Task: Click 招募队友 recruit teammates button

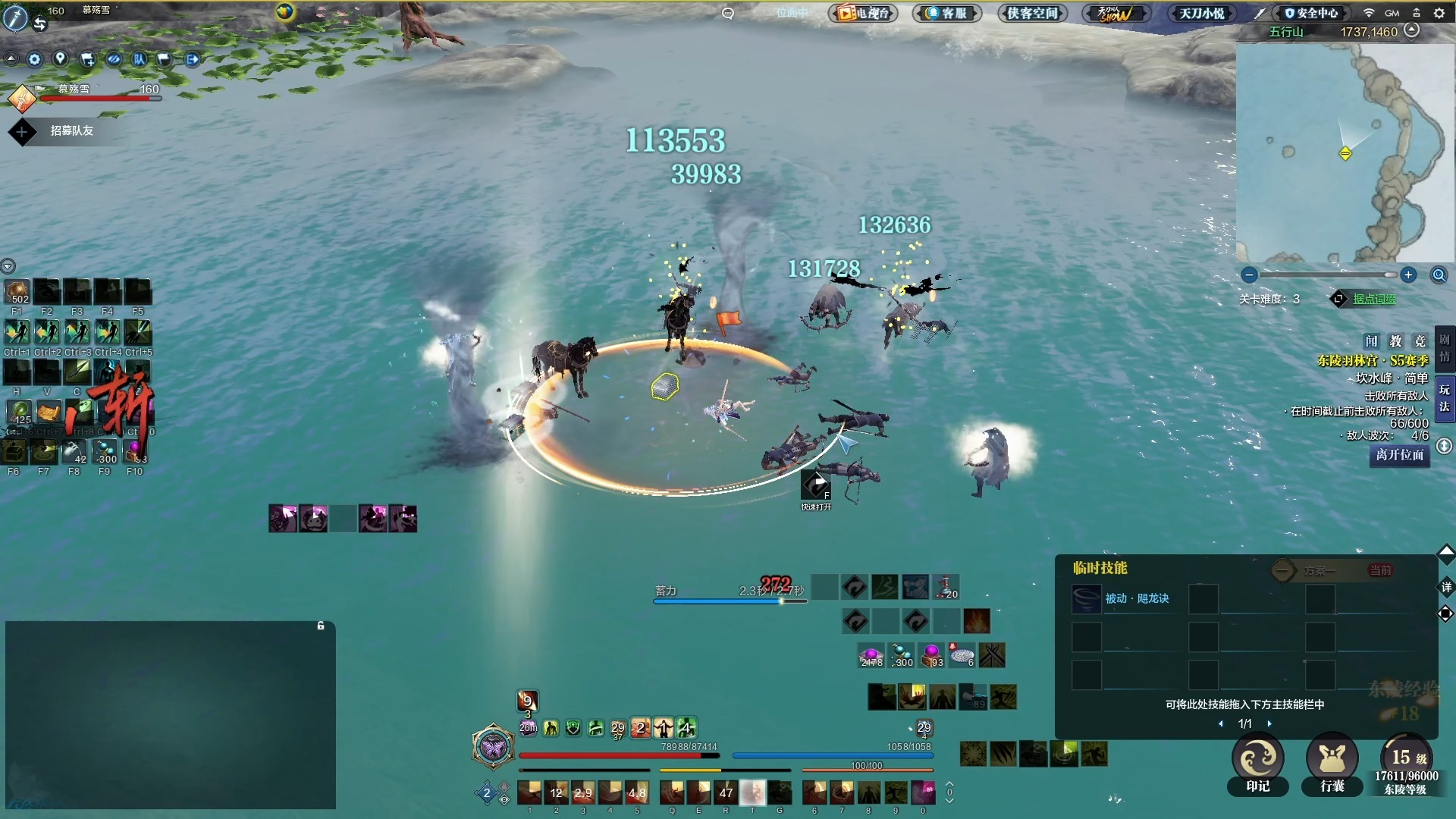Action: 71,131
